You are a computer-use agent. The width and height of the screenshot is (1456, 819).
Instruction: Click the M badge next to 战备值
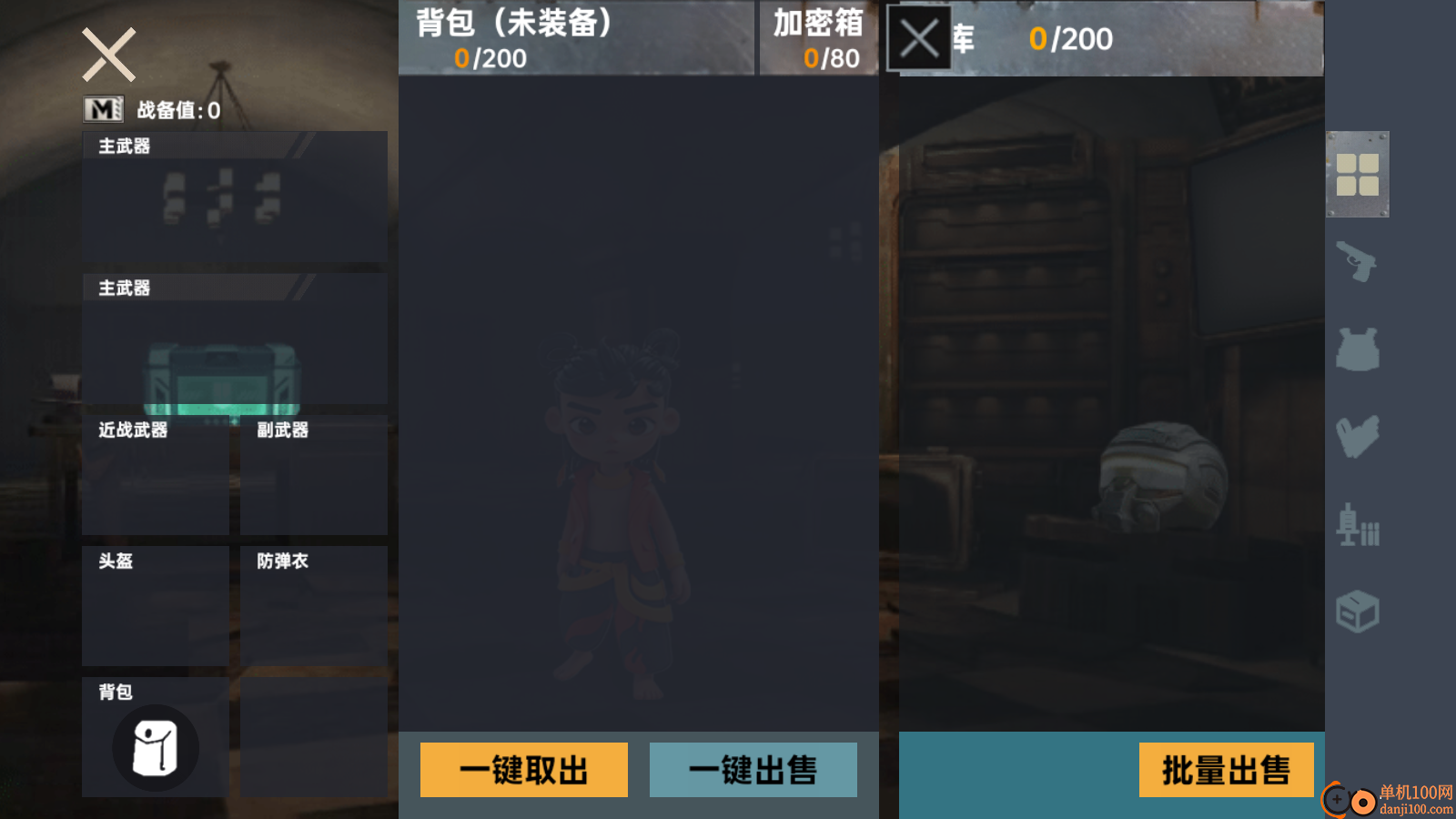click(102, 108)
